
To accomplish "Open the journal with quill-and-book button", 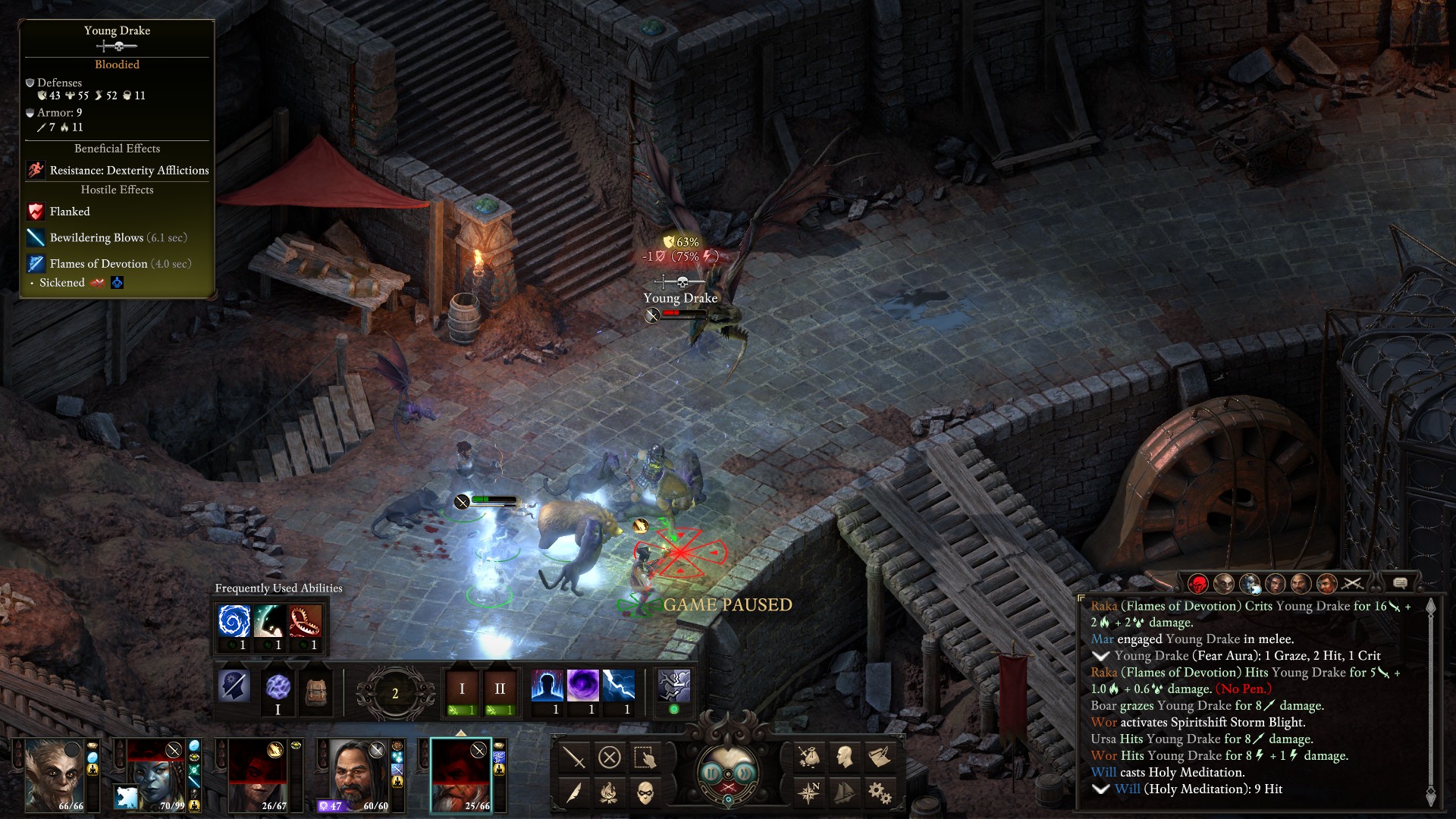I will (x=880, y=757).
